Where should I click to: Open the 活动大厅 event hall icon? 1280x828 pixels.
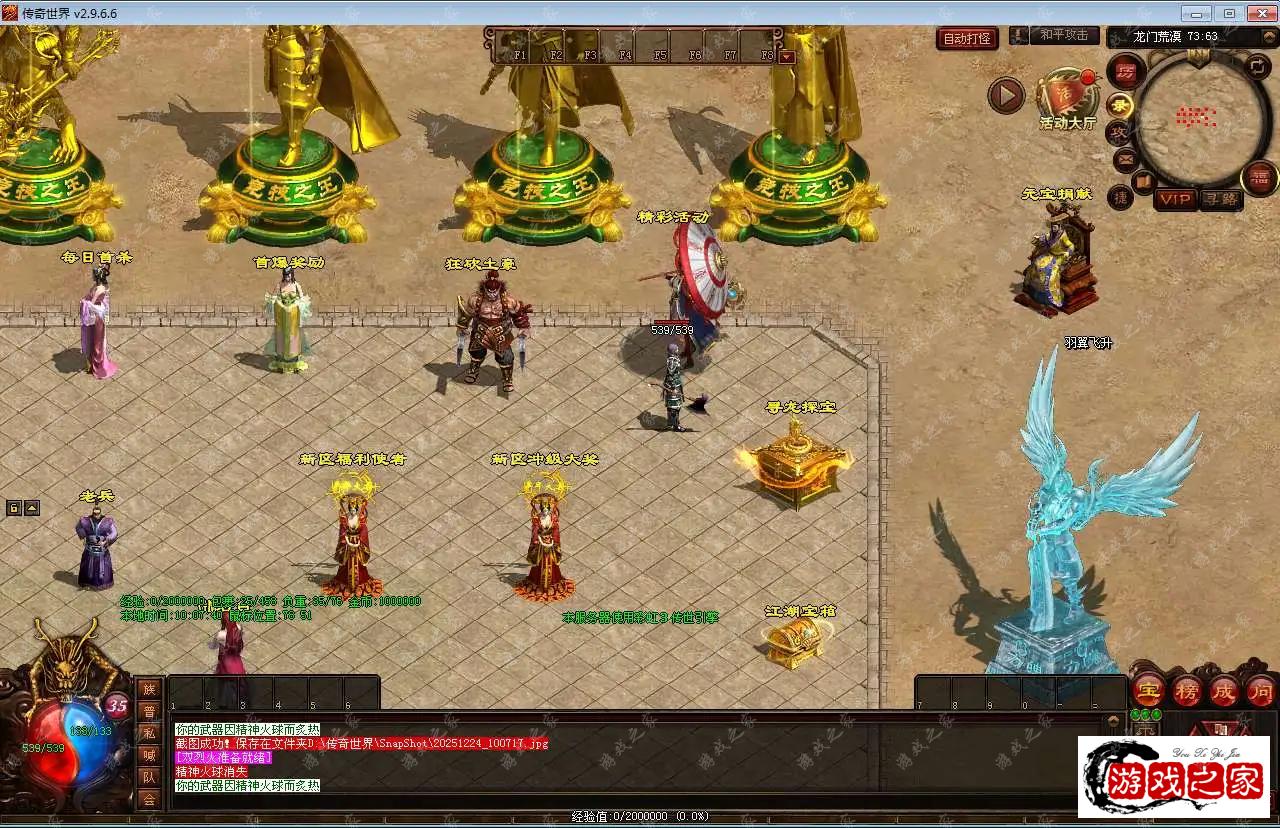click(x=1067, y=97)
